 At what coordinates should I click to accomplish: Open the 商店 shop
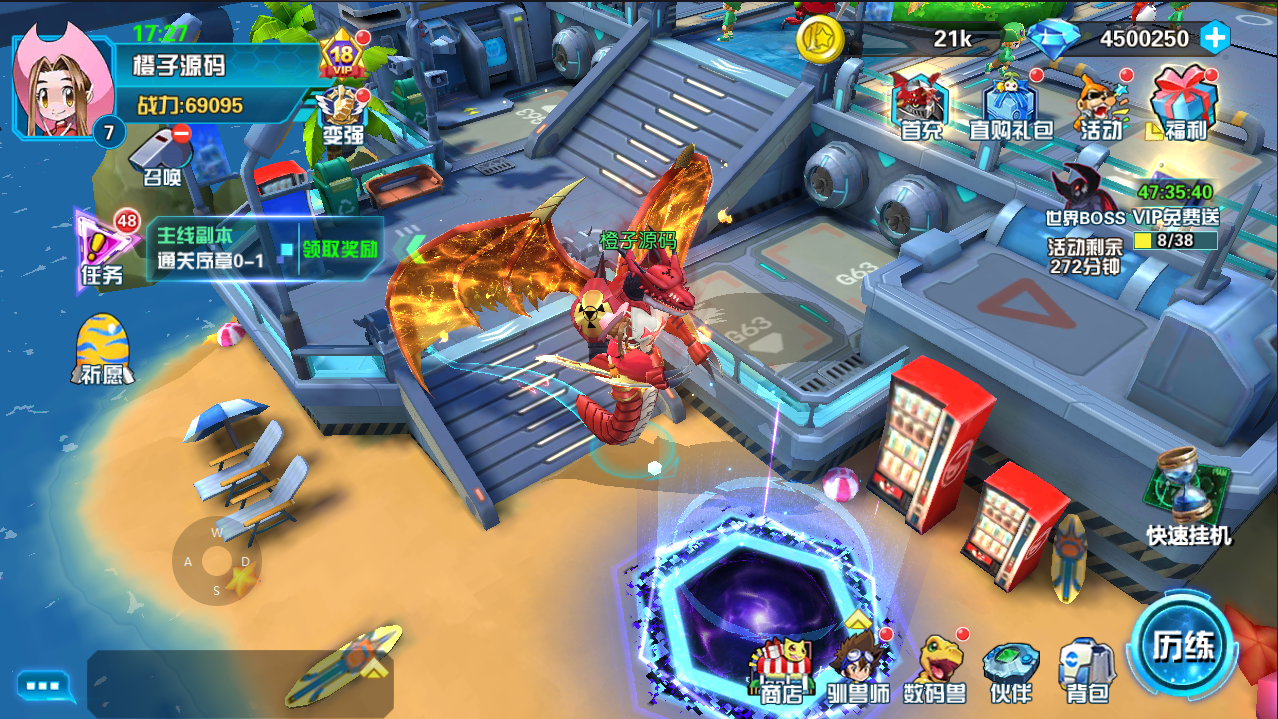(781, 668)
